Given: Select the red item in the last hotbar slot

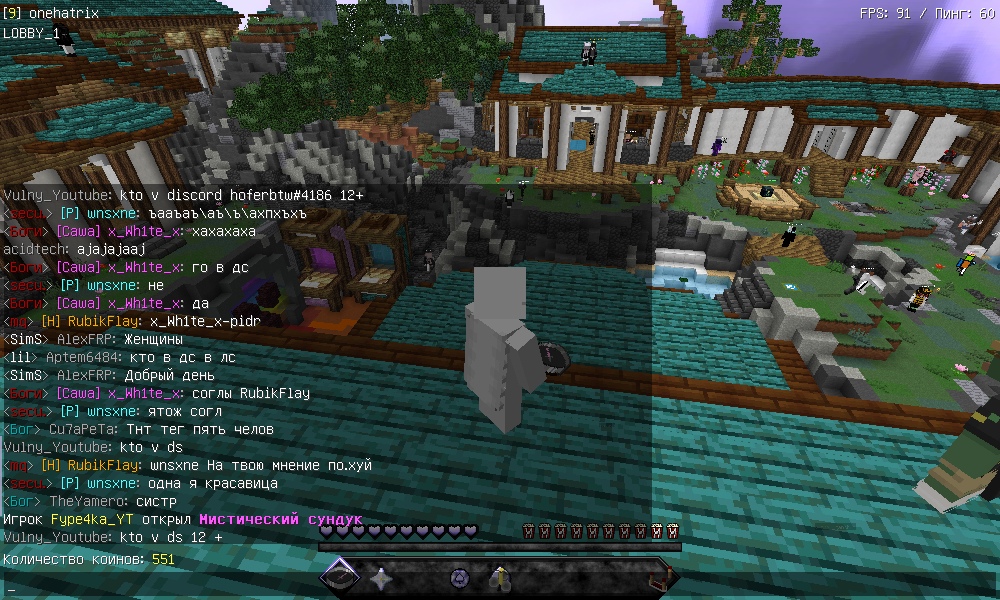Looking at the screenshot, I should [659, 577].
